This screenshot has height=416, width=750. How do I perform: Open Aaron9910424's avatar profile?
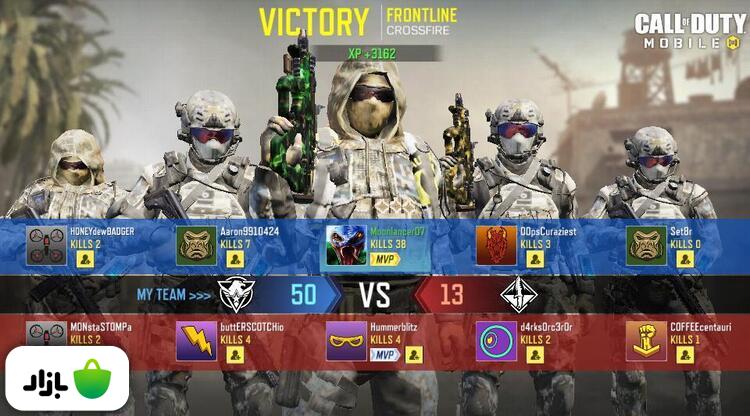pos(196,246)
